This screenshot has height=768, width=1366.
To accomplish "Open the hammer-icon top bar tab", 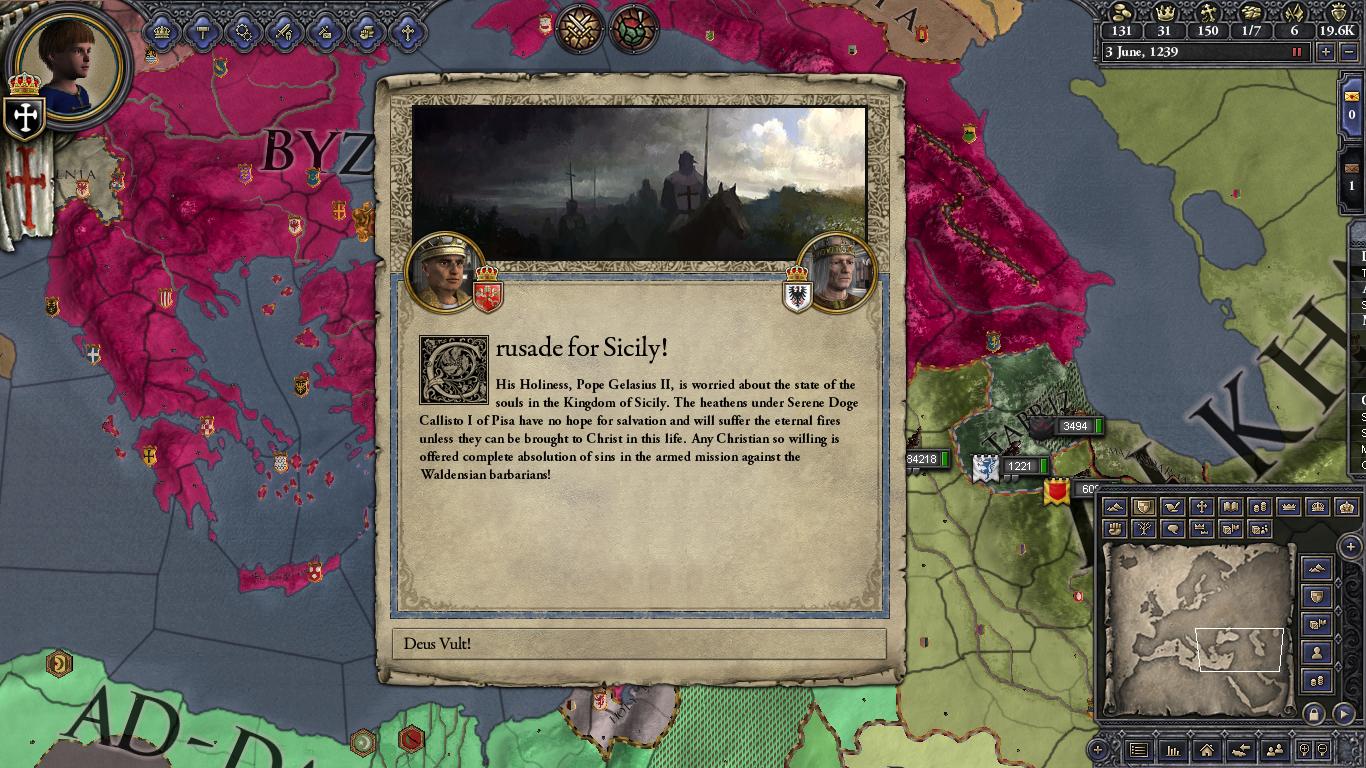I will coord(203,32).
